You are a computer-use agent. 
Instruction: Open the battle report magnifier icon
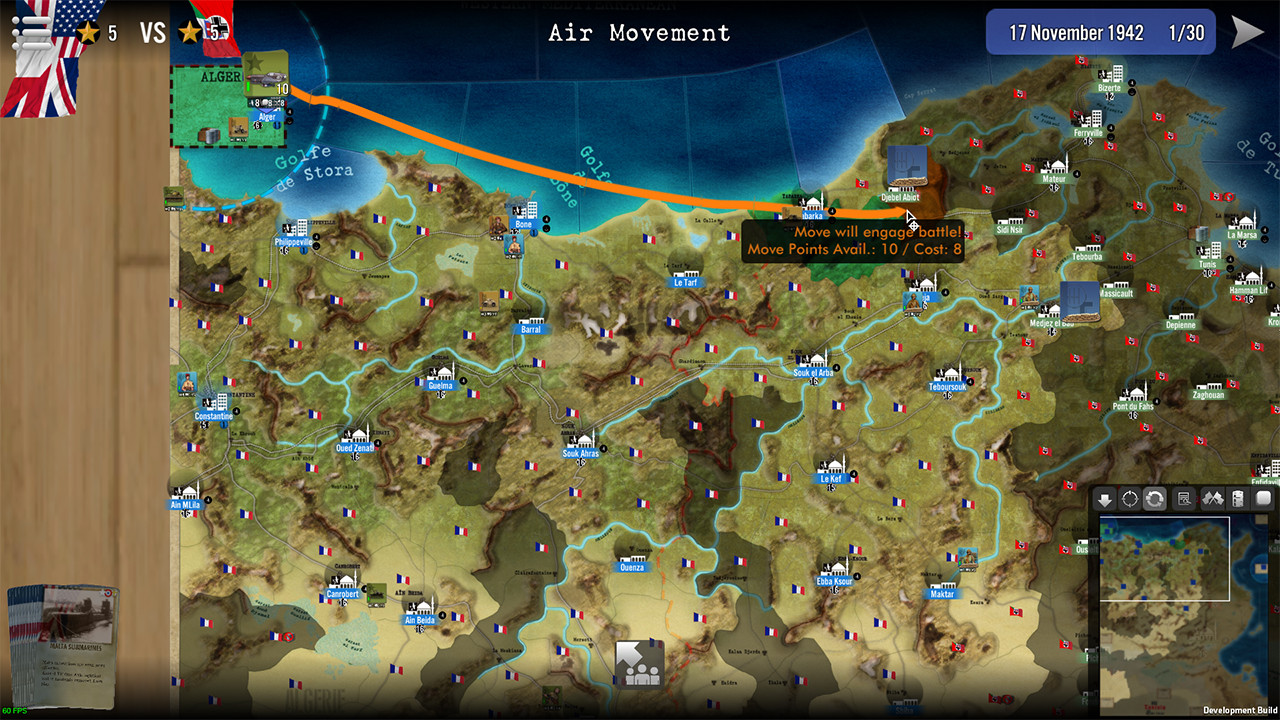tap(1183, 499)
